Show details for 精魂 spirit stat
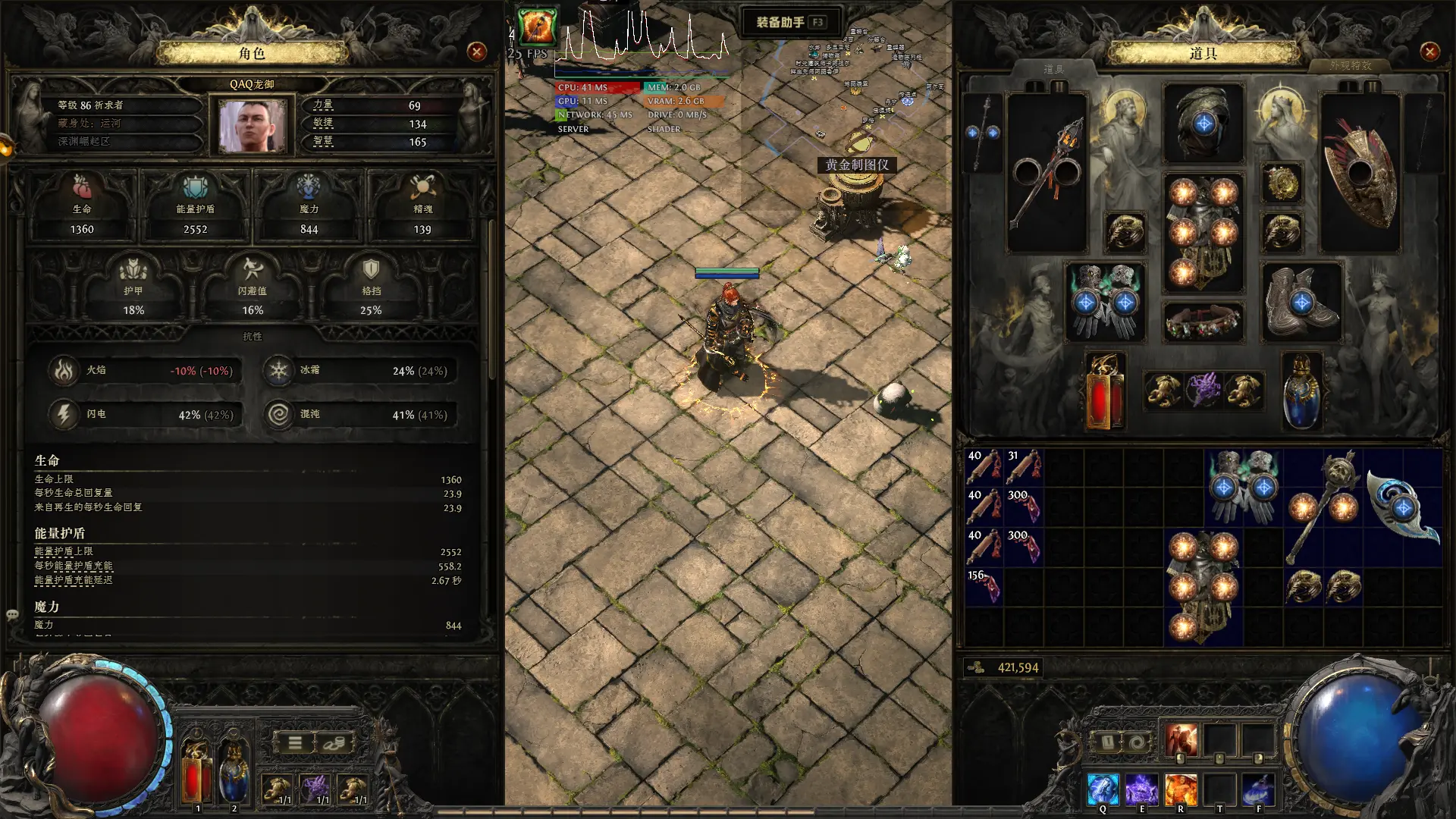 coord(422,206)
